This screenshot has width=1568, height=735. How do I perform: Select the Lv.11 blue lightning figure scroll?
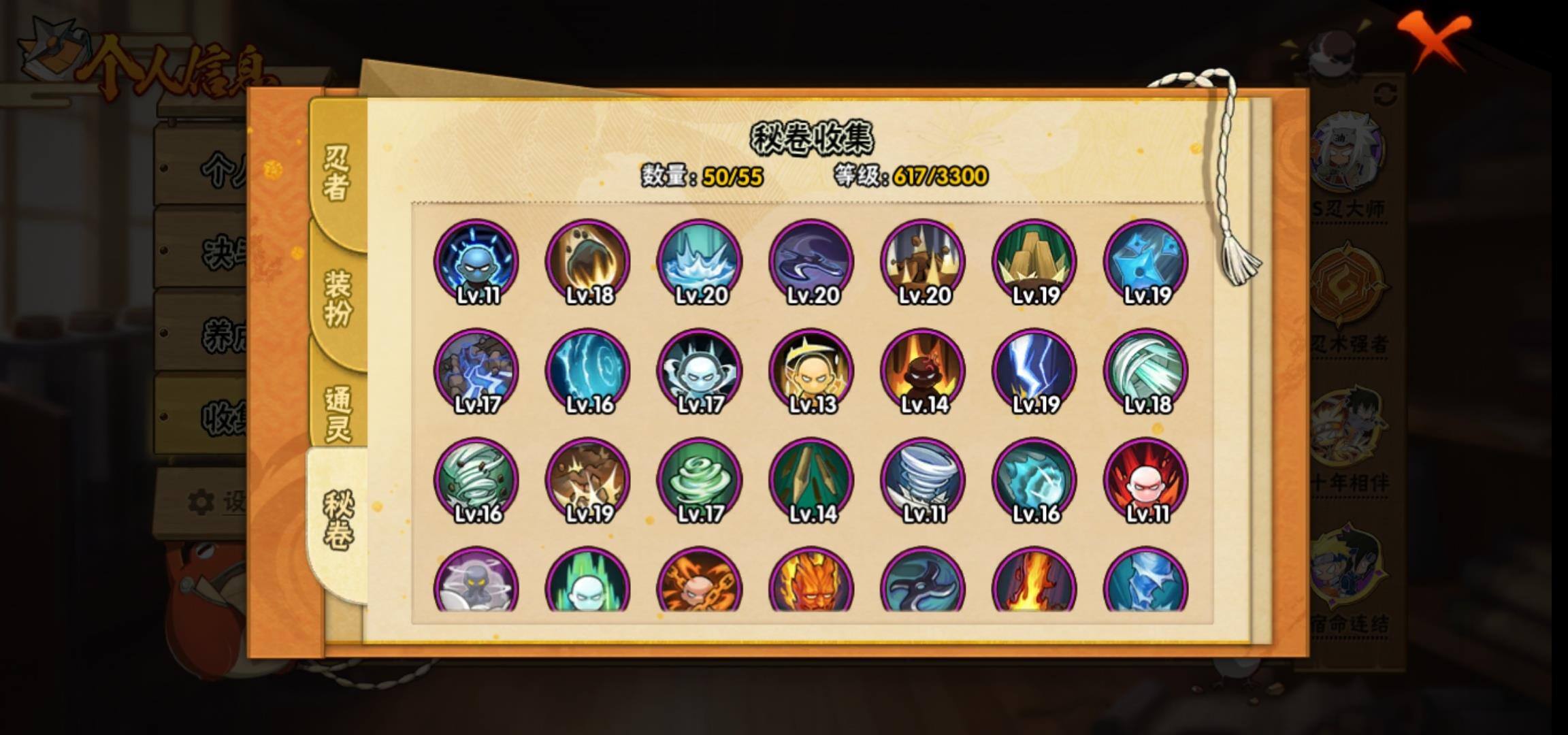476,261
